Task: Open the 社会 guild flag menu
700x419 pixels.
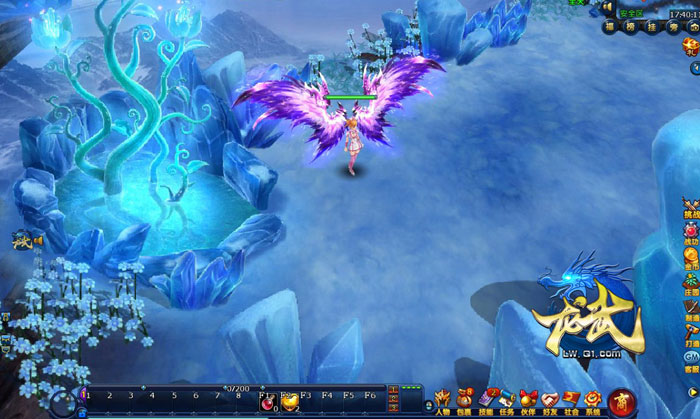Action: click(x=571, y=399)
